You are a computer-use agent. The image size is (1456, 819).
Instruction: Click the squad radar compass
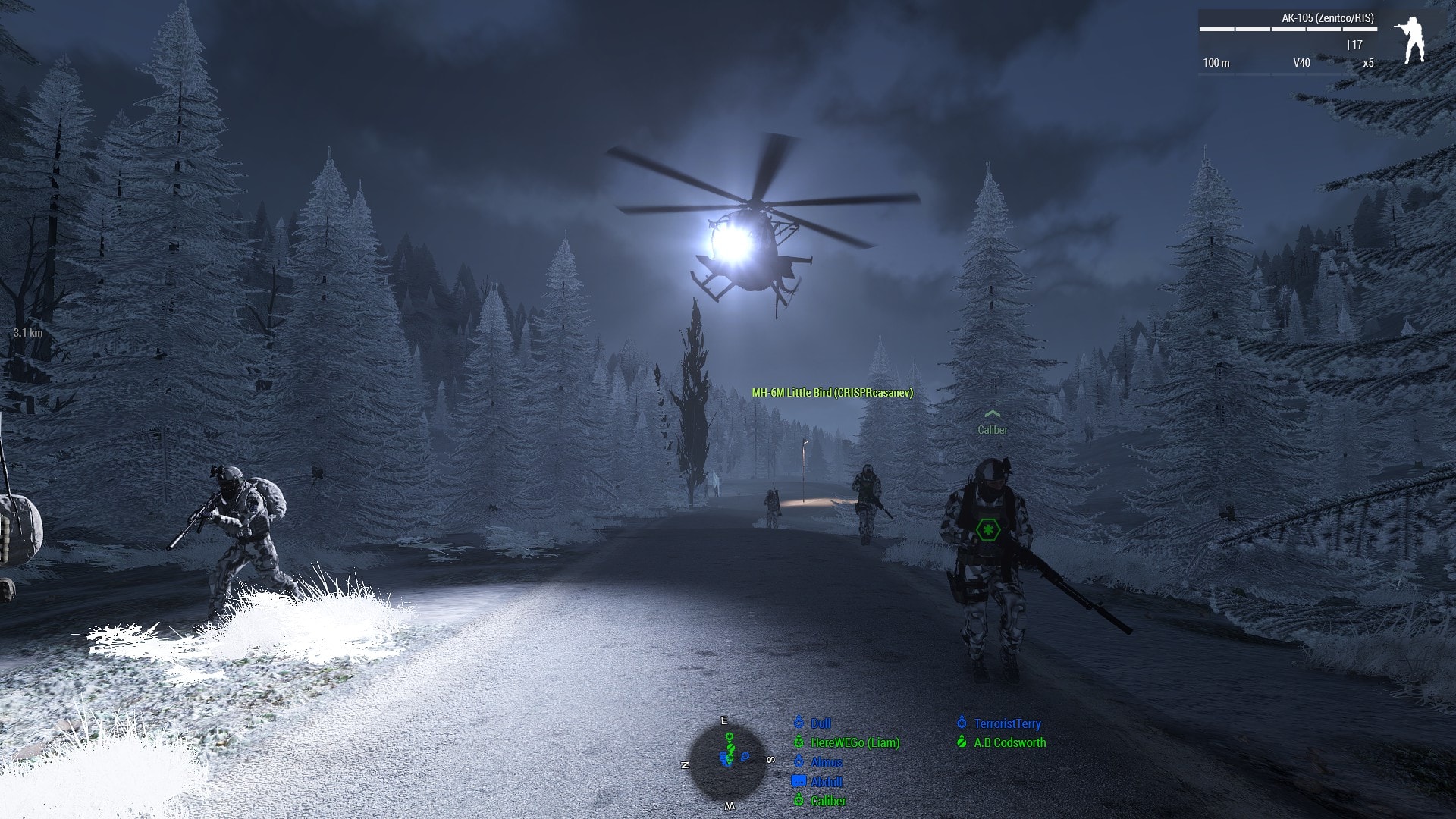728,762
